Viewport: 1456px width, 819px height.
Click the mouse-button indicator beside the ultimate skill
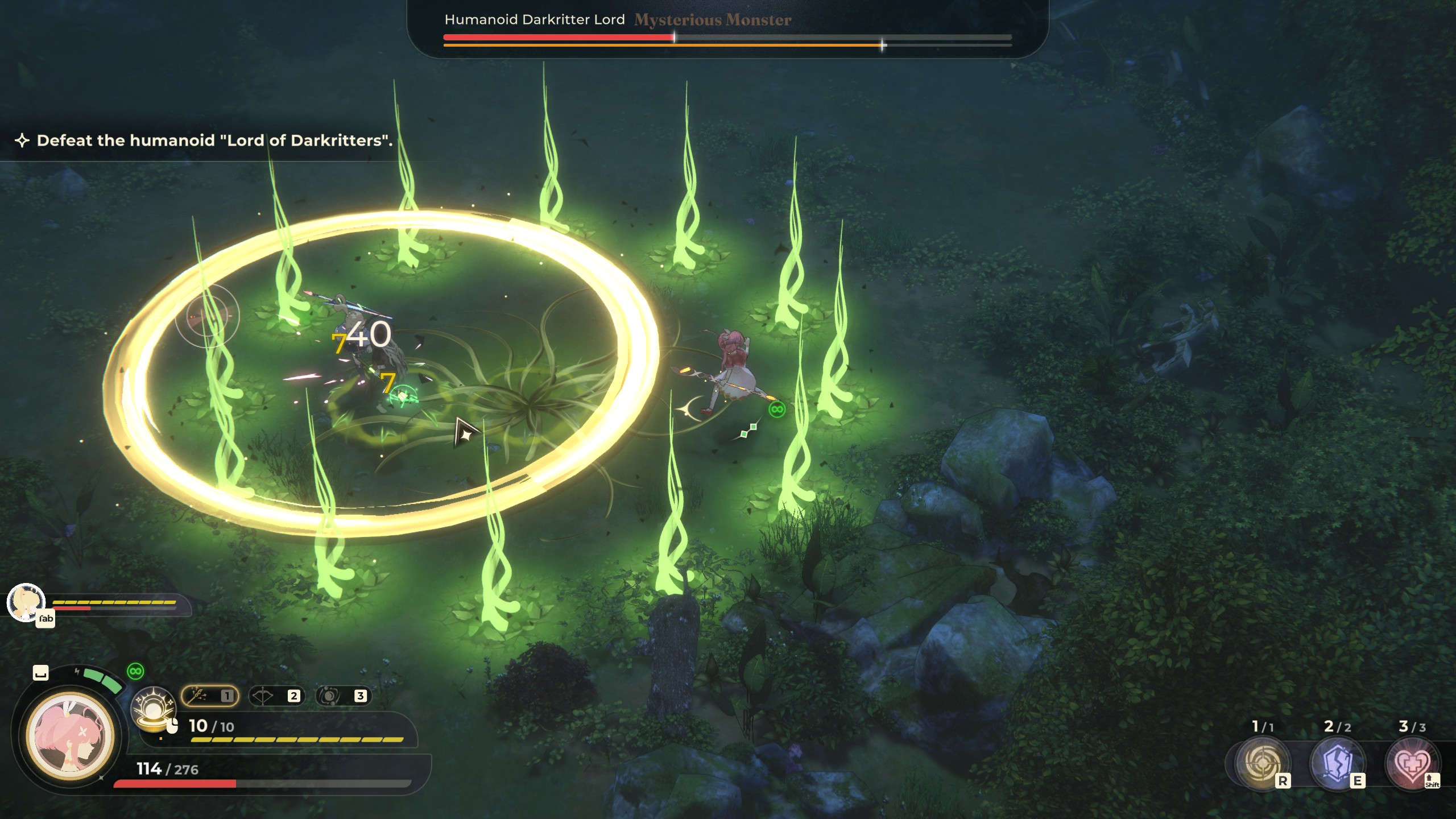click(x=172, y=728)
